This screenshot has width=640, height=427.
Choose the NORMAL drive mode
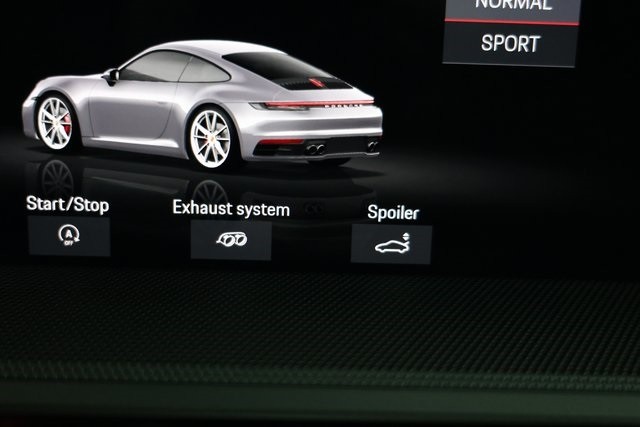(512, 7)
